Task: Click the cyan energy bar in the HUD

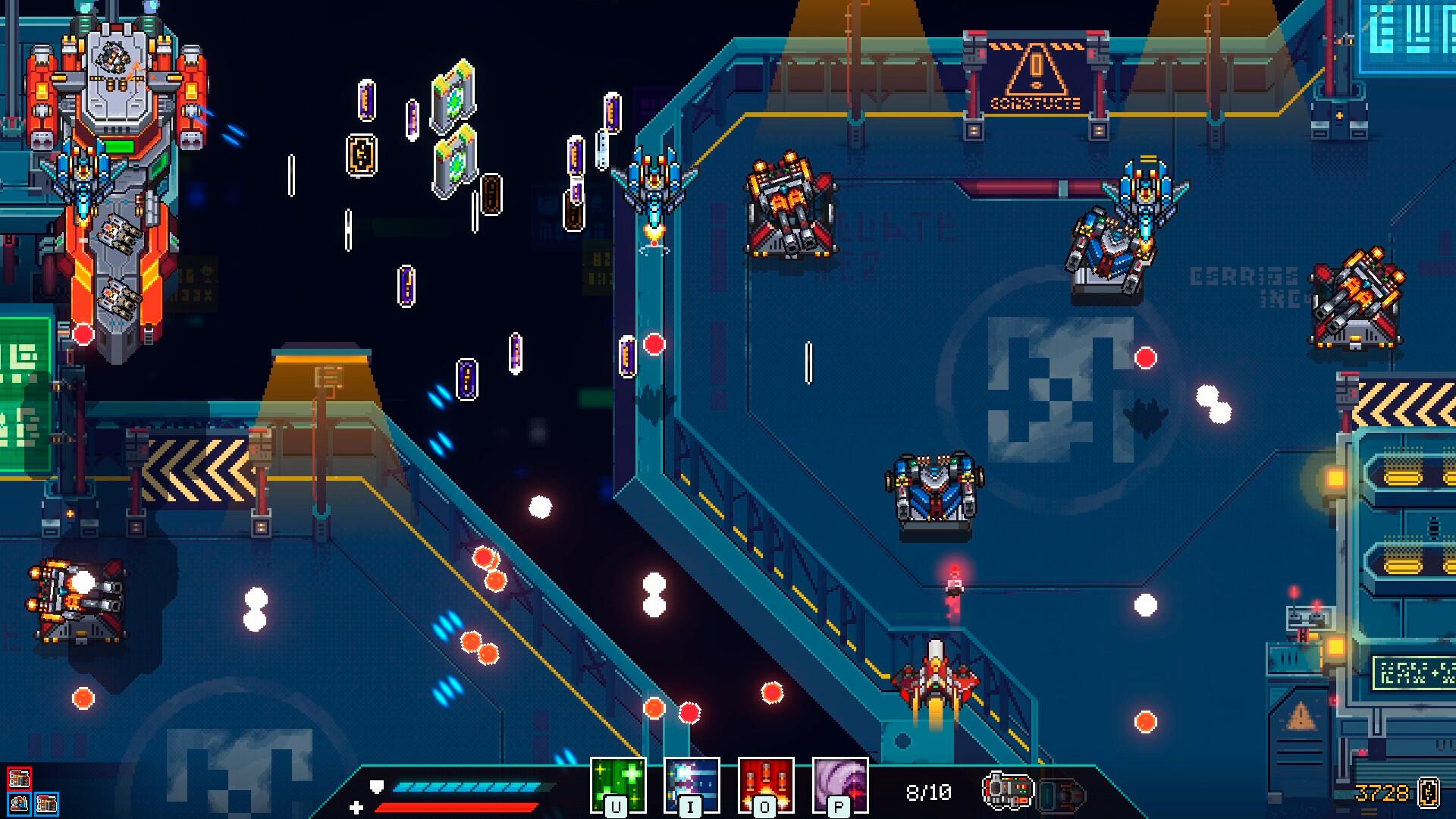Action: [x=470, y=786]
